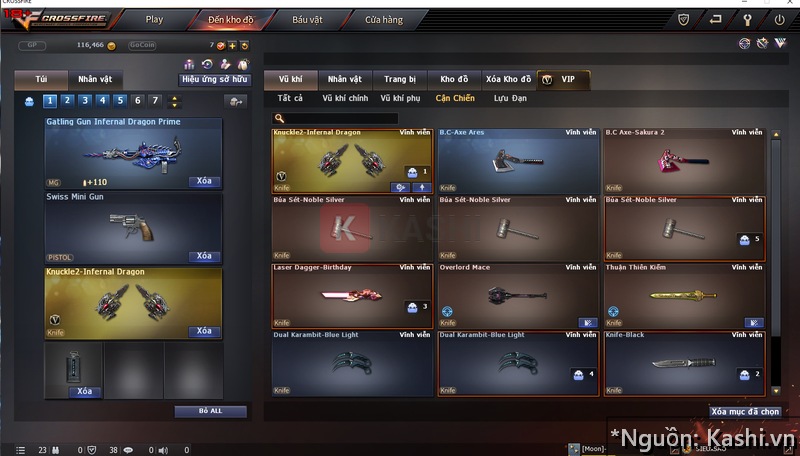Viewport: 800px width, 456px height.
Task: Click the Xóa mục đã chọn button
Action: click(x=745, y=411)
